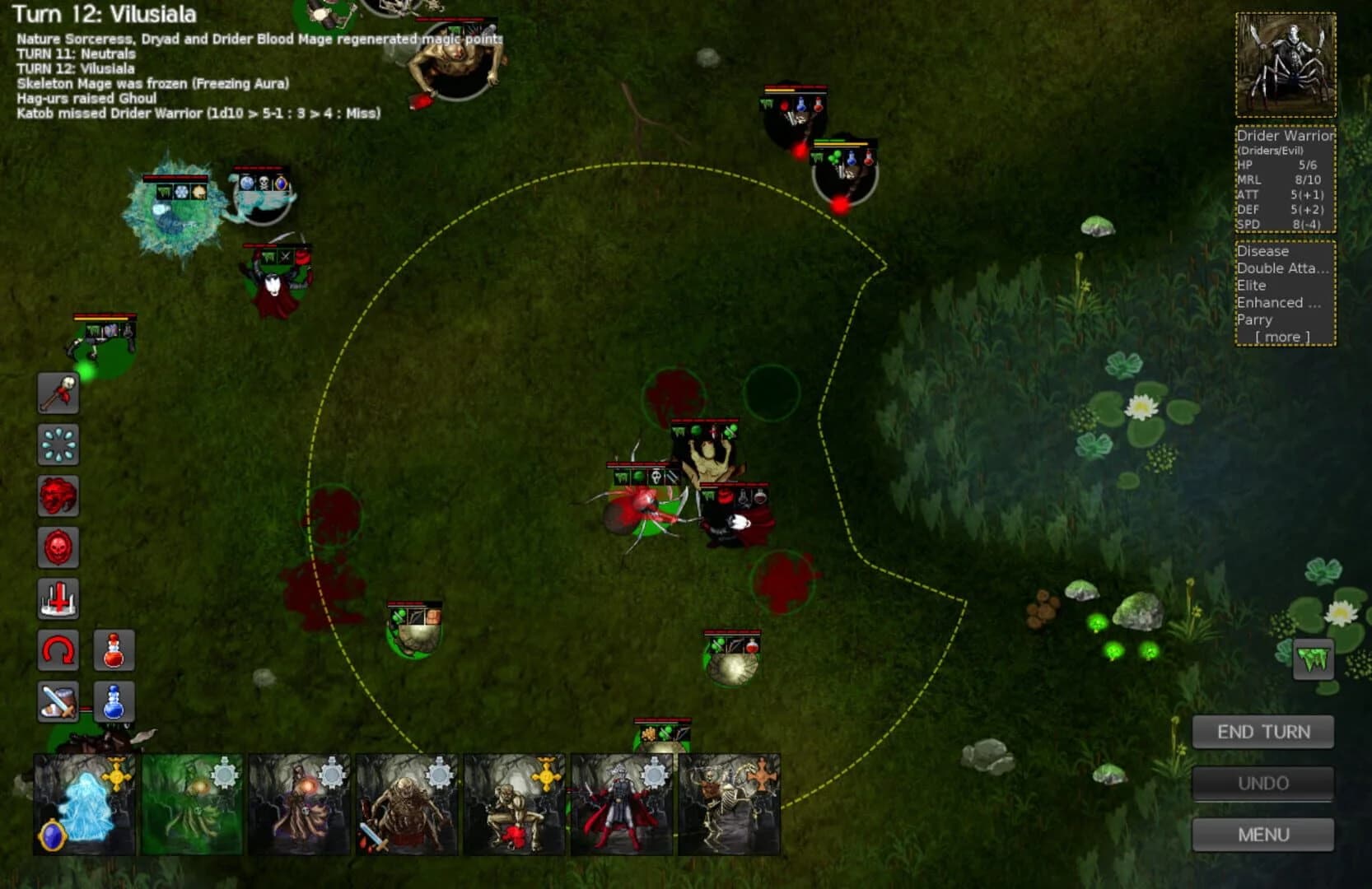
Task: Click the Drider Warrior portrait panel
Action: [x=1285, y=63]
